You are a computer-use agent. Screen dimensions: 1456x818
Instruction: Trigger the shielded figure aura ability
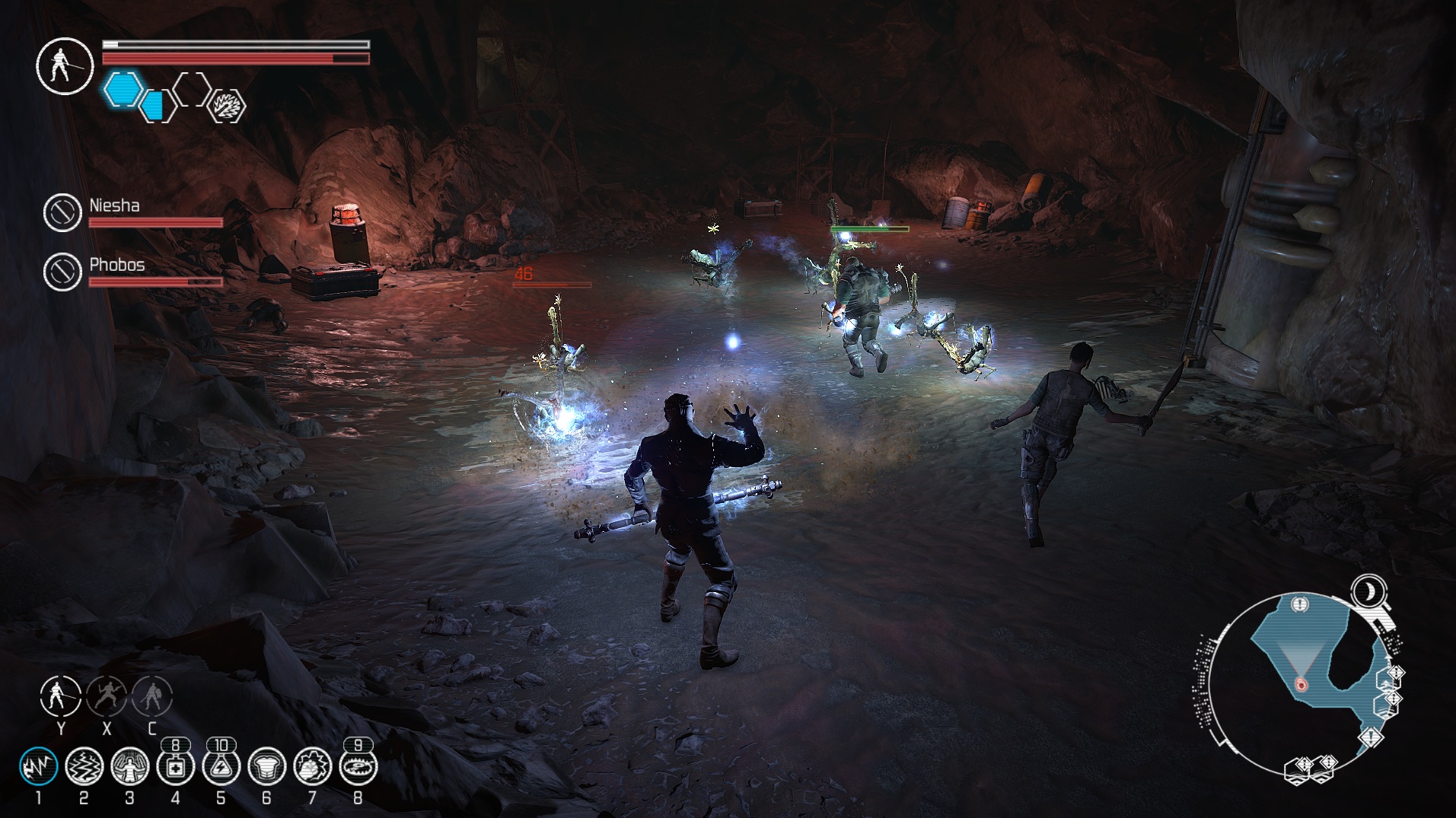pos(129,766)
